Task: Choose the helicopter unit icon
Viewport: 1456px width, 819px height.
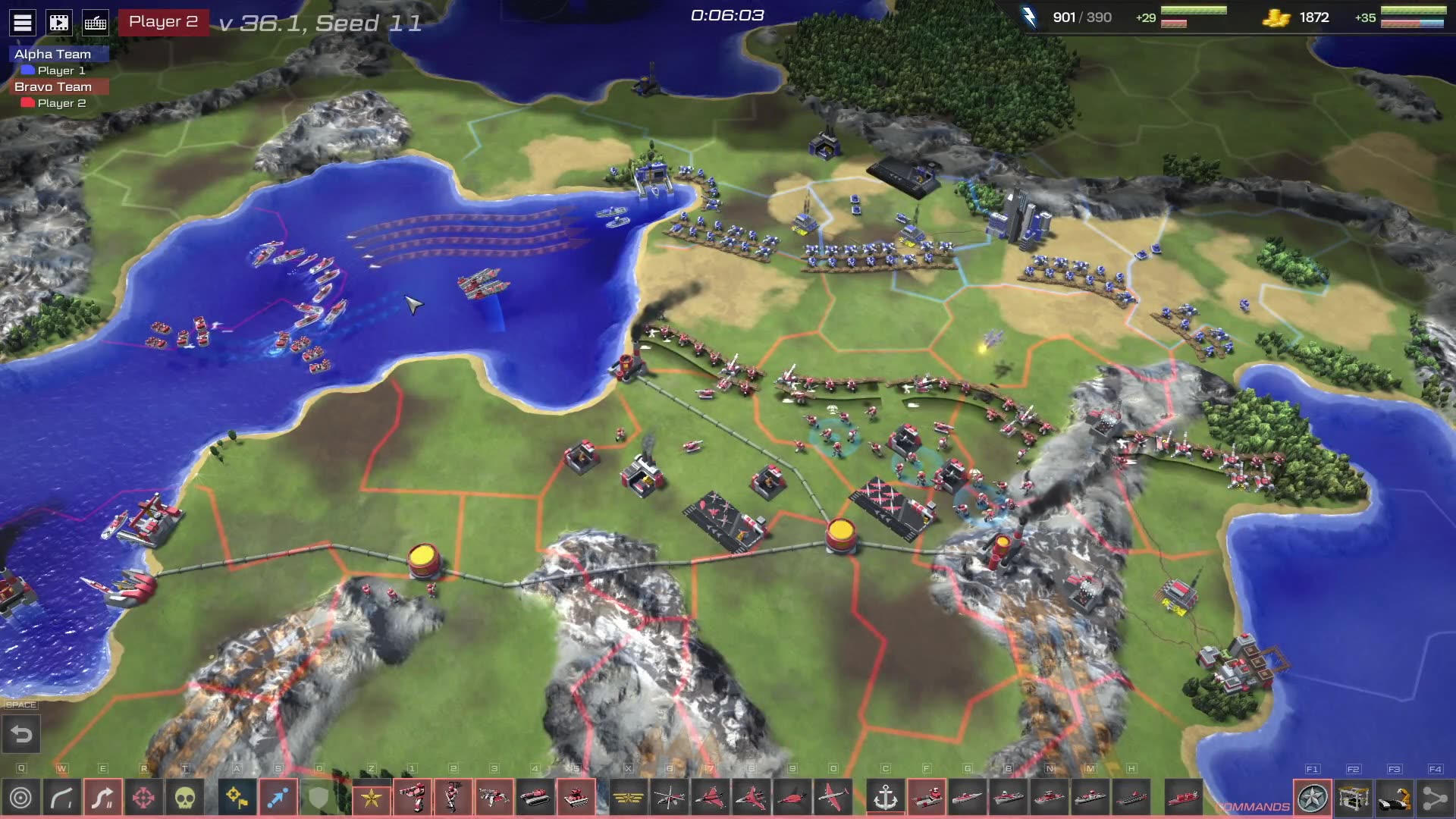Action: pyautogui.click(x=670, y=798)
